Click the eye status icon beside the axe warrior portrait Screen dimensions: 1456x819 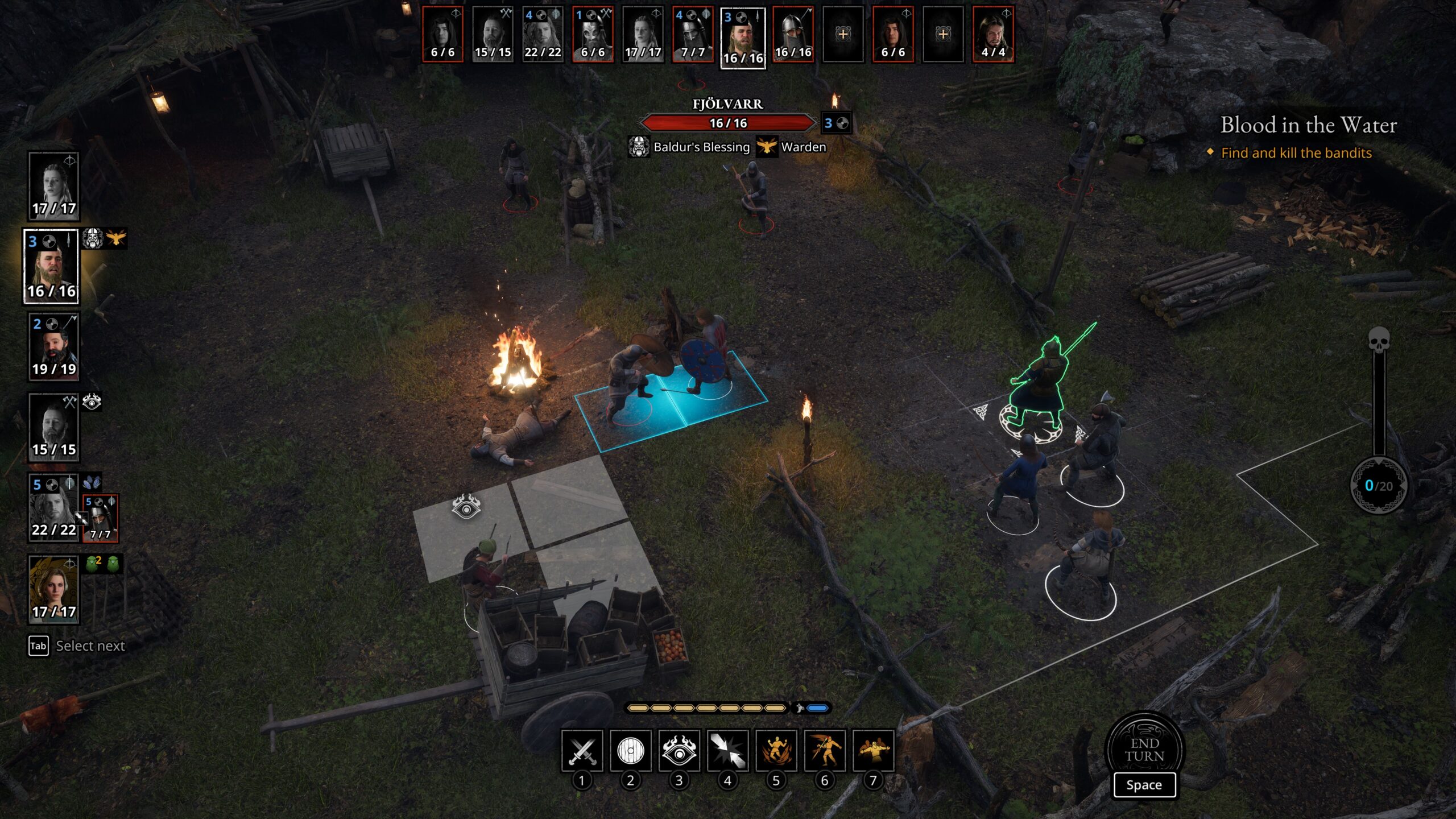(92, 402)
